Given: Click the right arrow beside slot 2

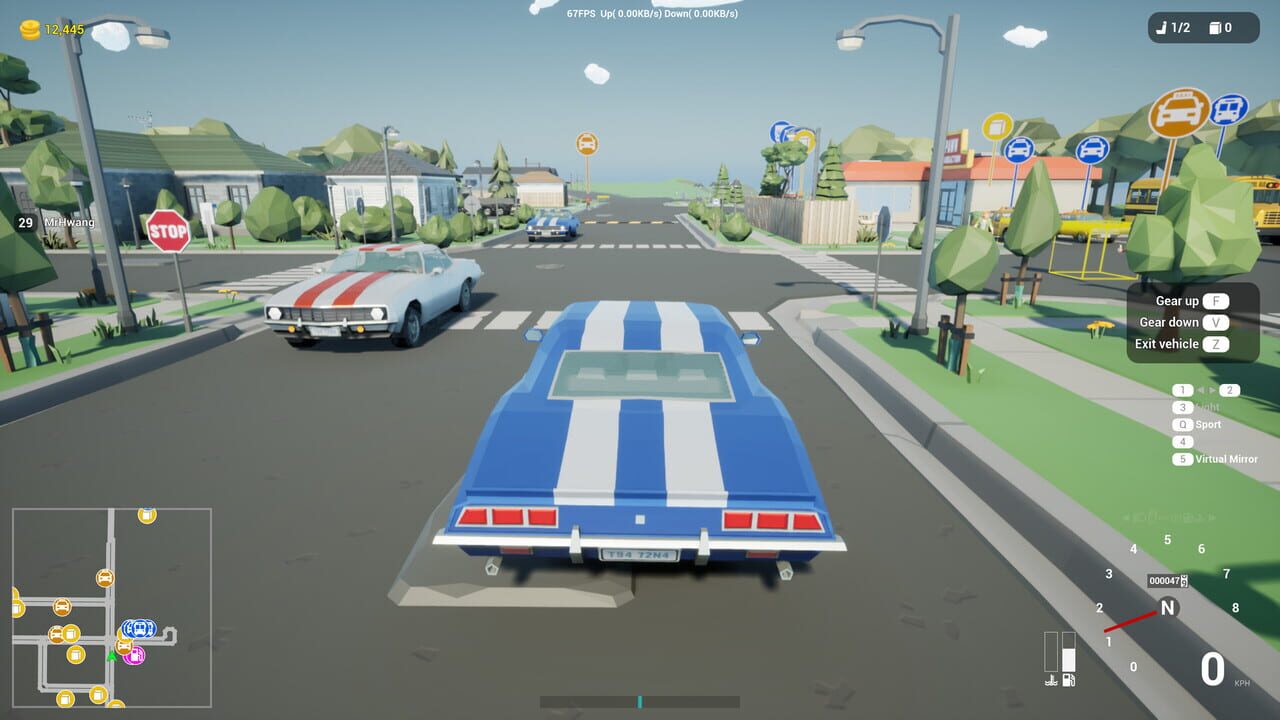Looking at the screenshot, I should (1212, 390).
